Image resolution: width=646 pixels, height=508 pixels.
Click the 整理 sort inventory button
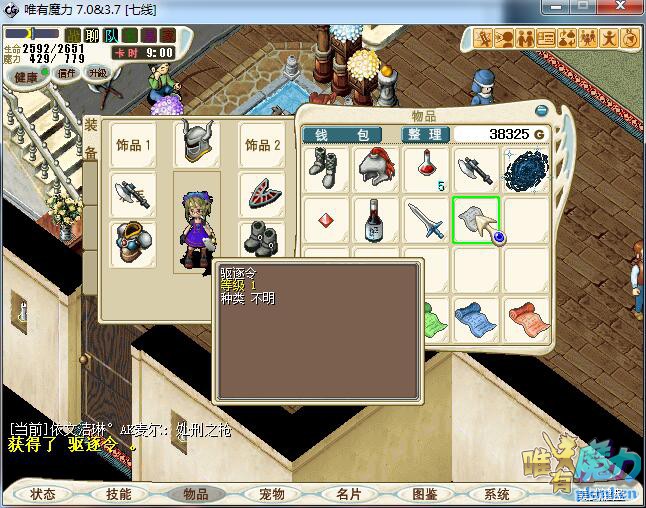tap(425, 134)
